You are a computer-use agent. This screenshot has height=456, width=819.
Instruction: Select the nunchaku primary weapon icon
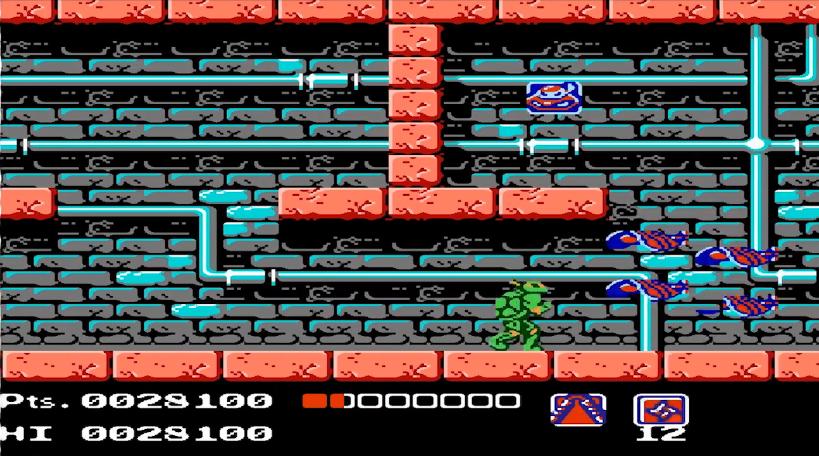[578, 409]
